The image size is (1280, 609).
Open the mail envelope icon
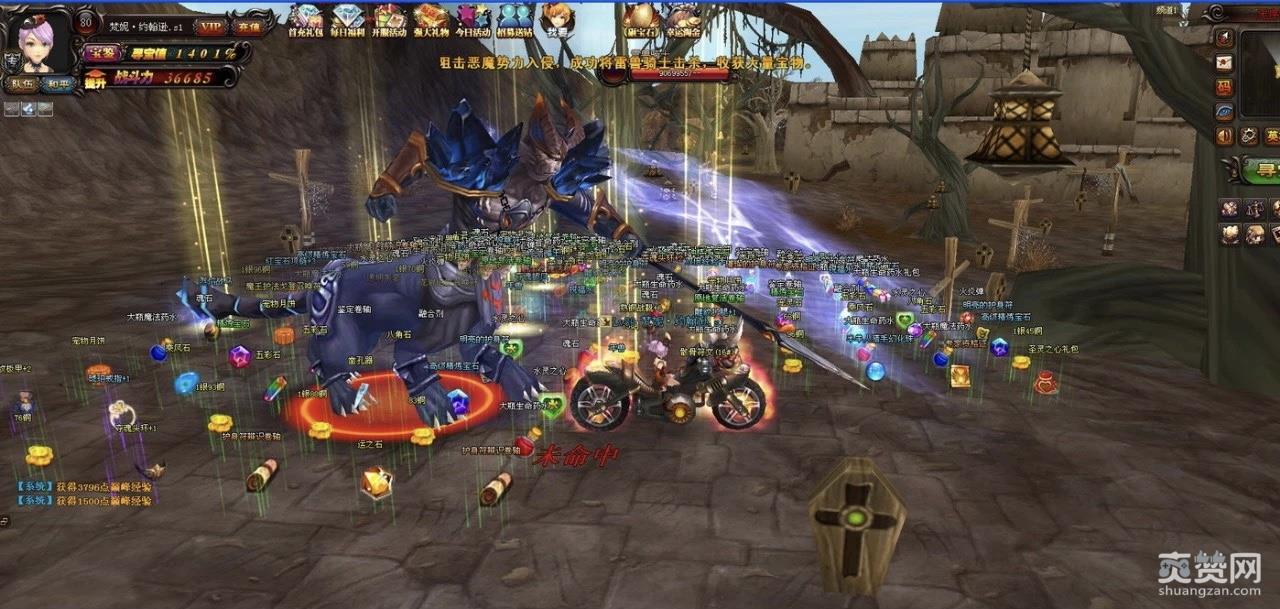pyautogui.click(x=1225, y=62)
